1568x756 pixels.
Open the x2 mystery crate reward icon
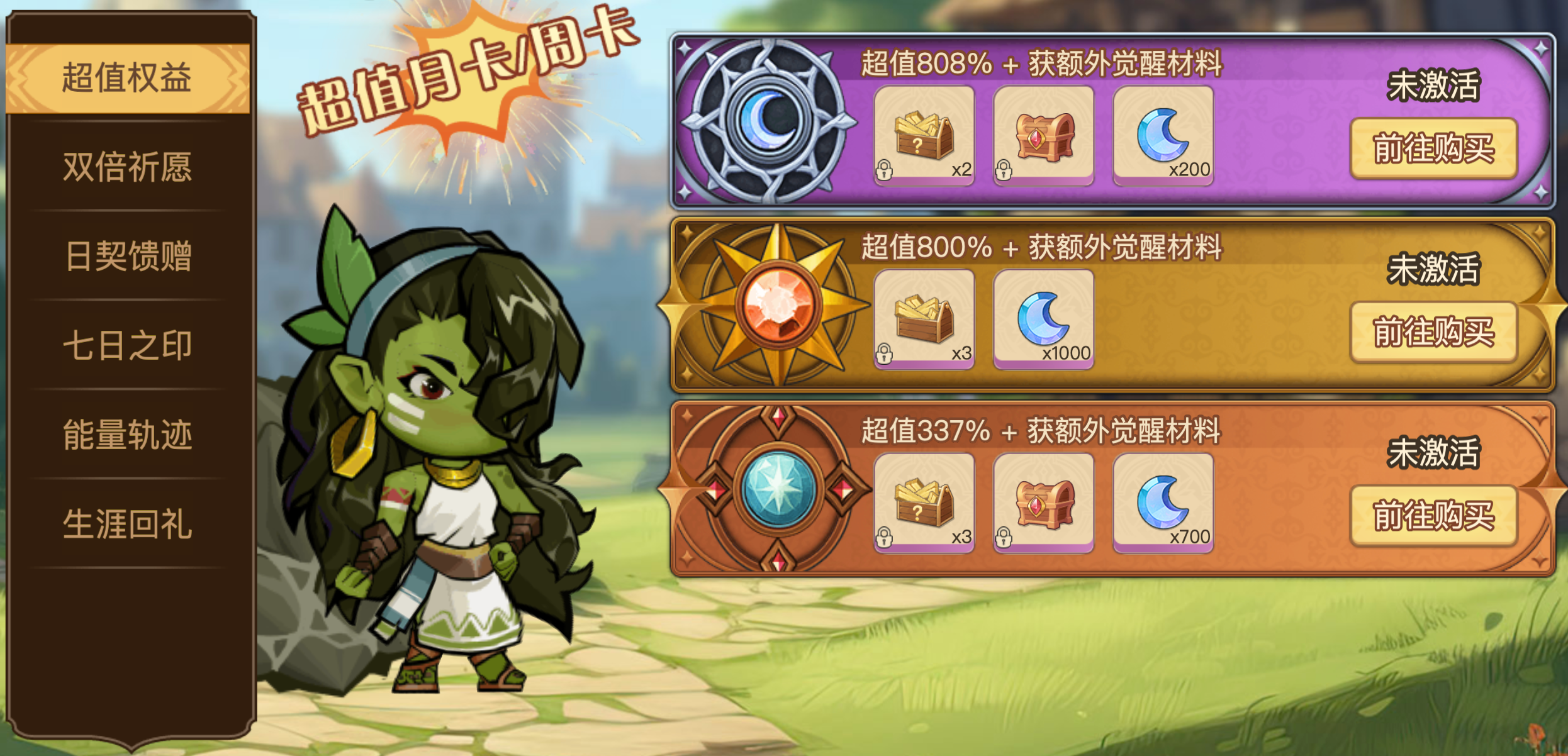coord(923,135)
